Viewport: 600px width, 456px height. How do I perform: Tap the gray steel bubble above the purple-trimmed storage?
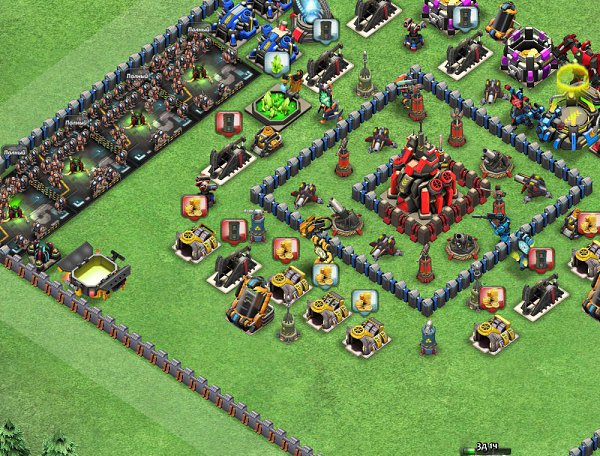point(461,18)
